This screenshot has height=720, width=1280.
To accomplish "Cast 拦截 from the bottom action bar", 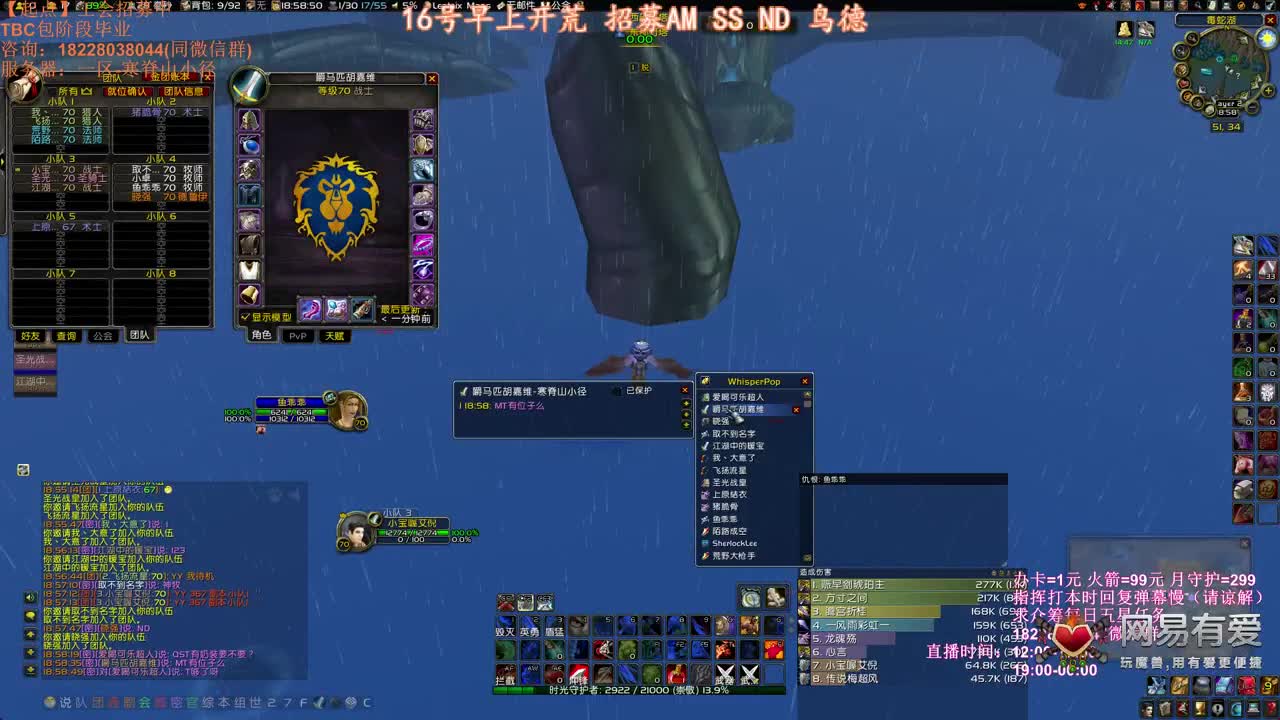I will coord(506,672).
